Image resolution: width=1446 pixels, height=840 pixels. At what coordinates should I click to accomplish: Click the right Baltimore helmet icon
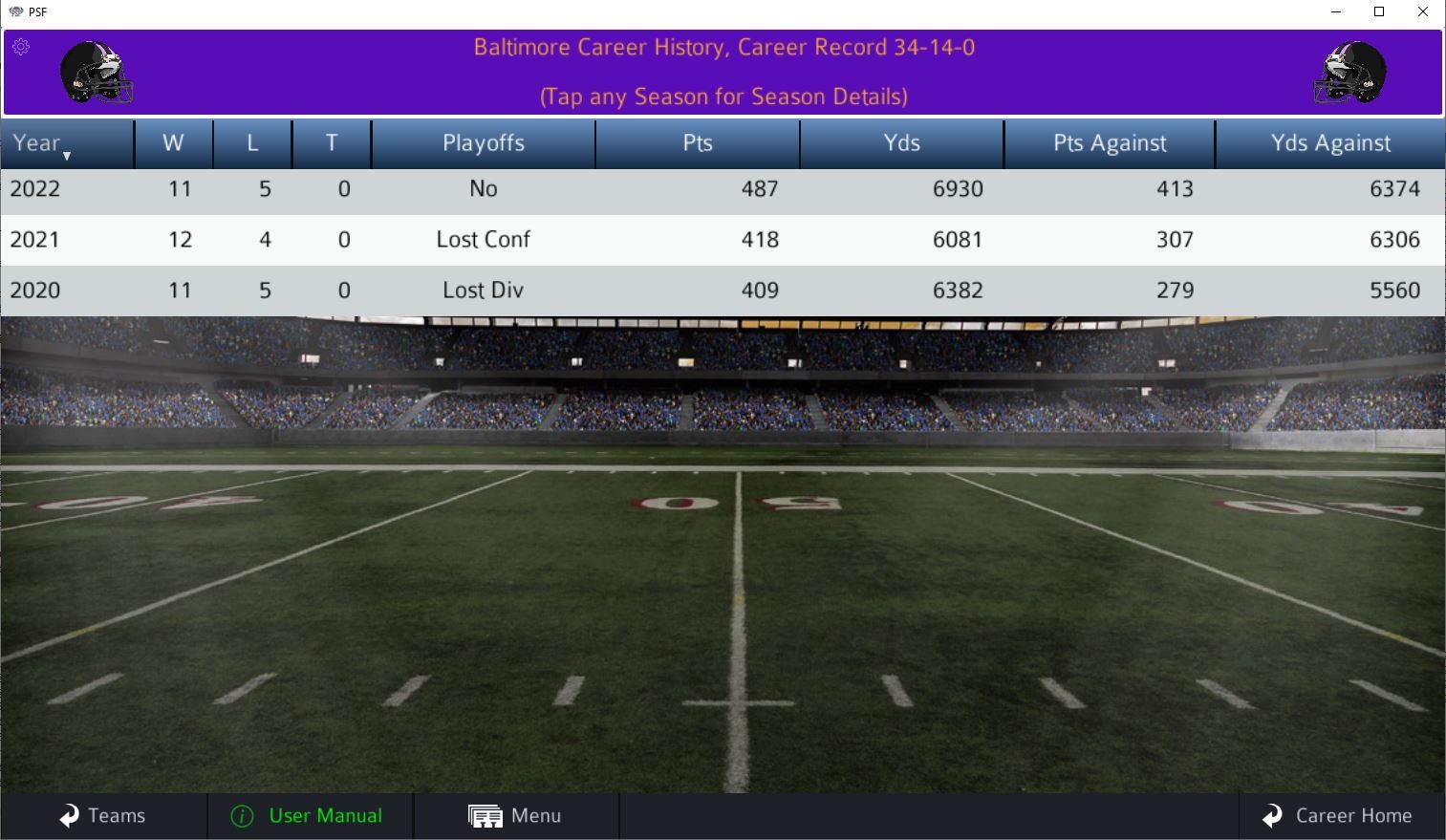pyautogui.click(x=1349, y=73)
